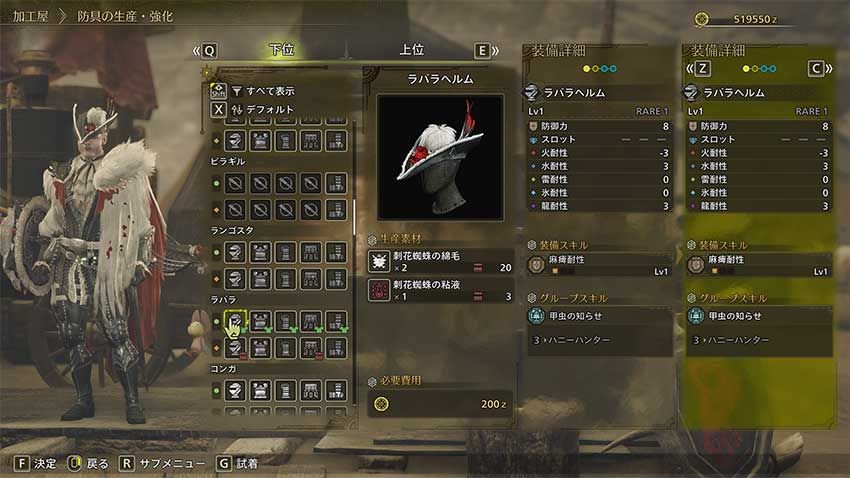This screenshot has width=850, height=478.
Task: Select the highlighted ラバラ helm slot
Action: pyautogui.click(x=236, y=322)
